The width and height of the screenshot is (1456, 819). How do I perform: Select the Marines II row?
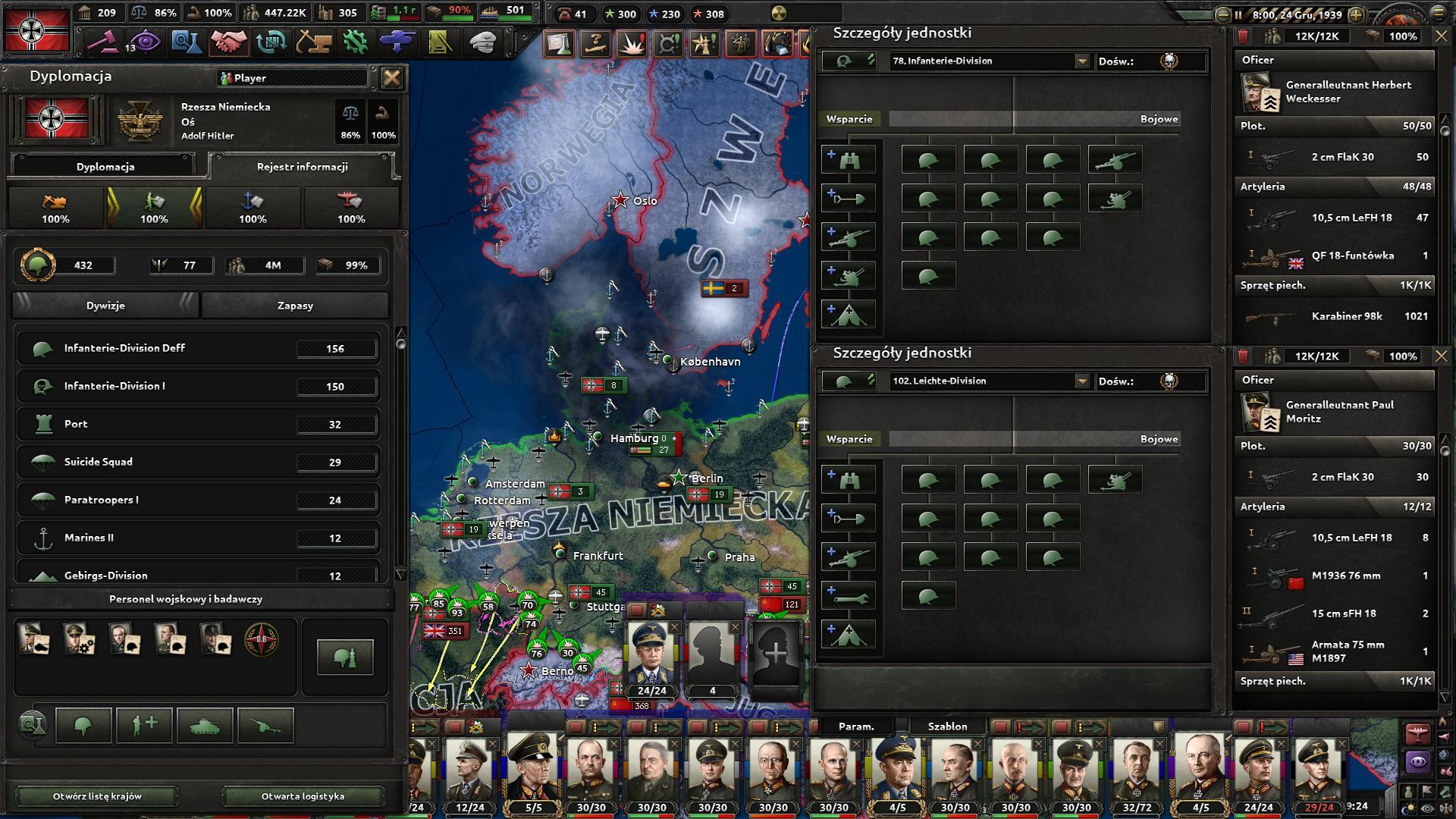coord(197,538)
